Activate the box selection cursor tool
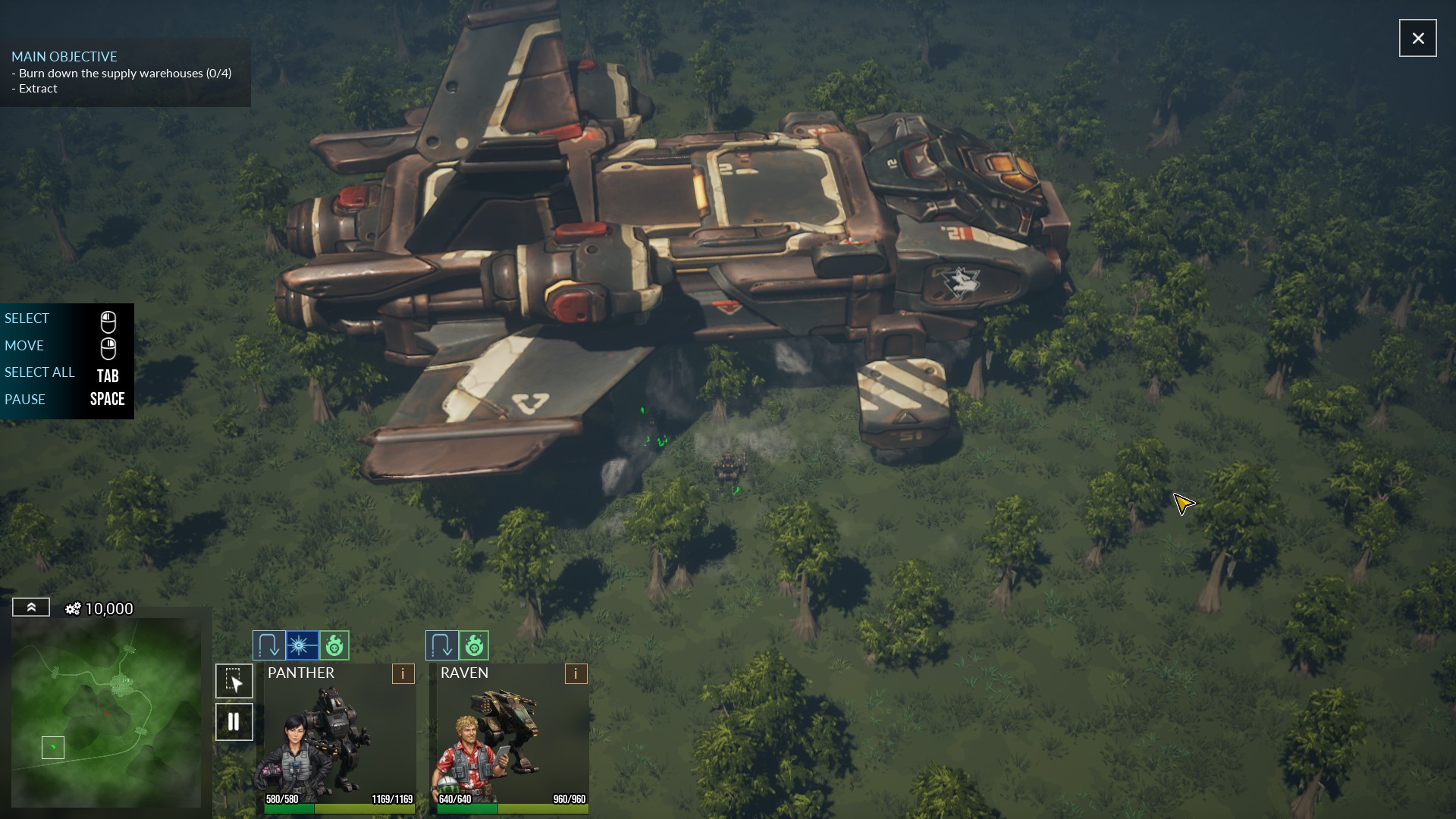The image size is (1456, 819). click(234, 681)
